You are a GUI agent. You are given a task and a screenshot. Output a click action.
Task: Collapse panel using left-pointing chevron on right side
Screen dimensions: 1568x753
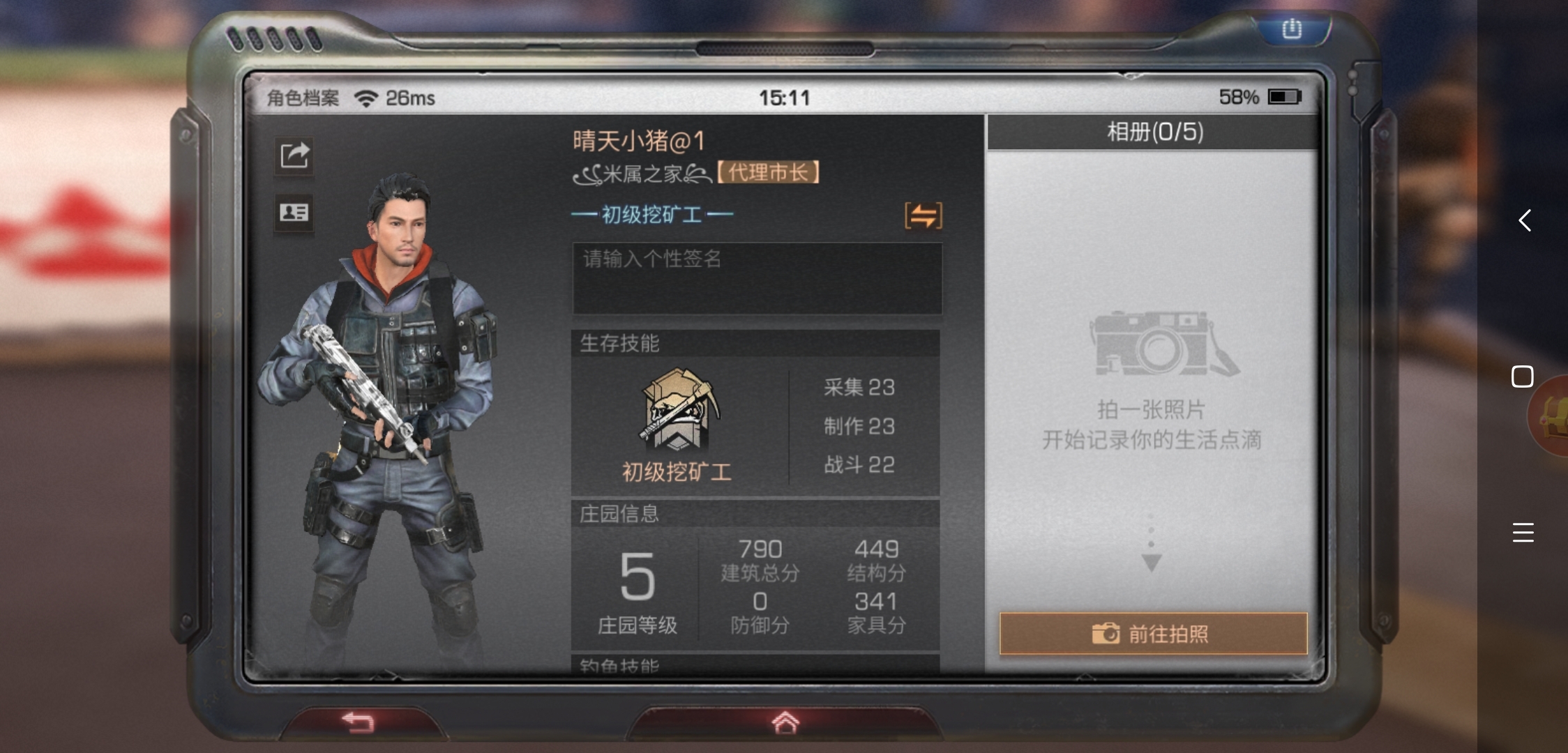point(1524,220)
